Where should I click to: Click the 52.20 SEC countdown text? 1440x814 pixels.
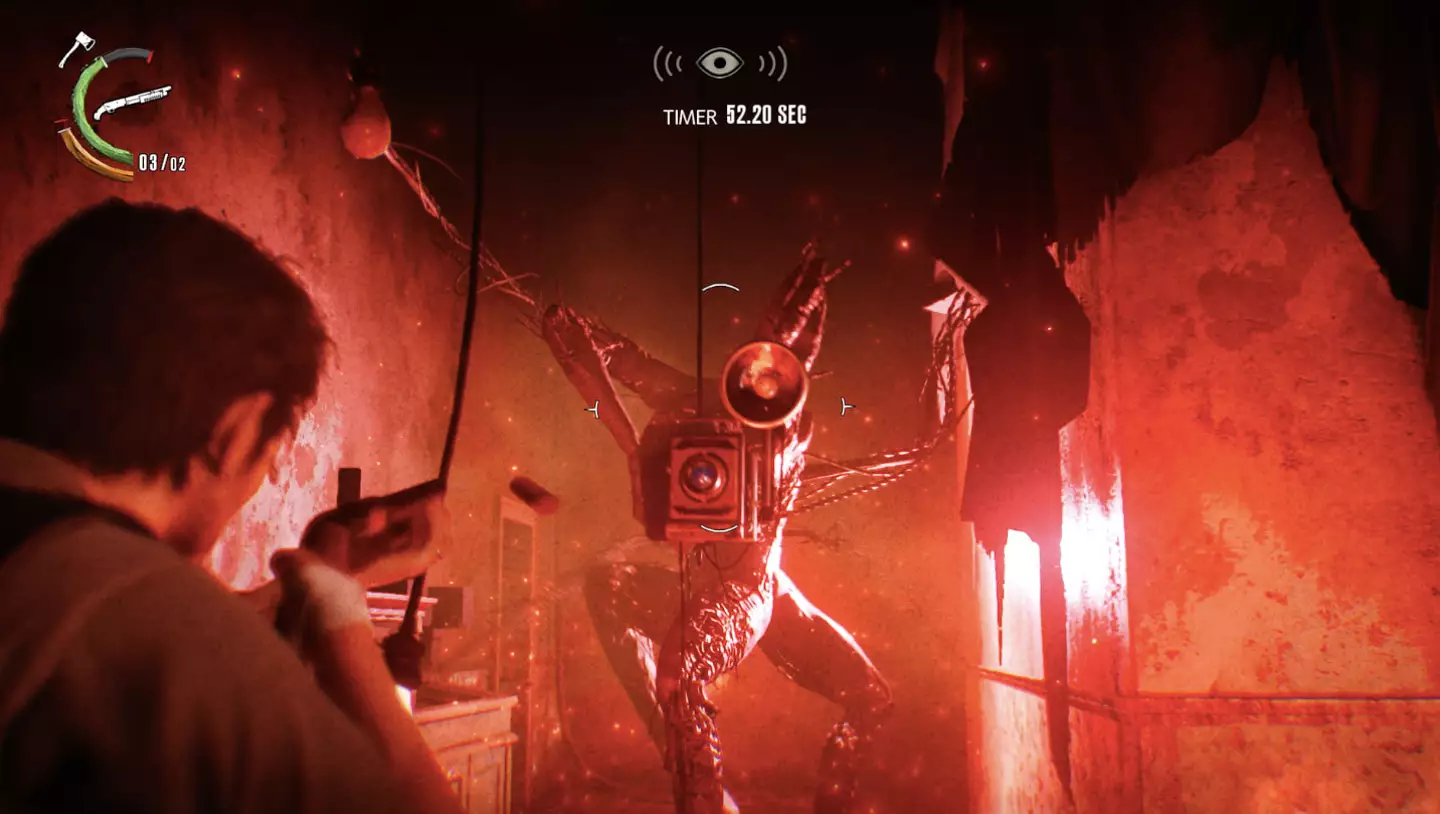(x=768, y=114)
